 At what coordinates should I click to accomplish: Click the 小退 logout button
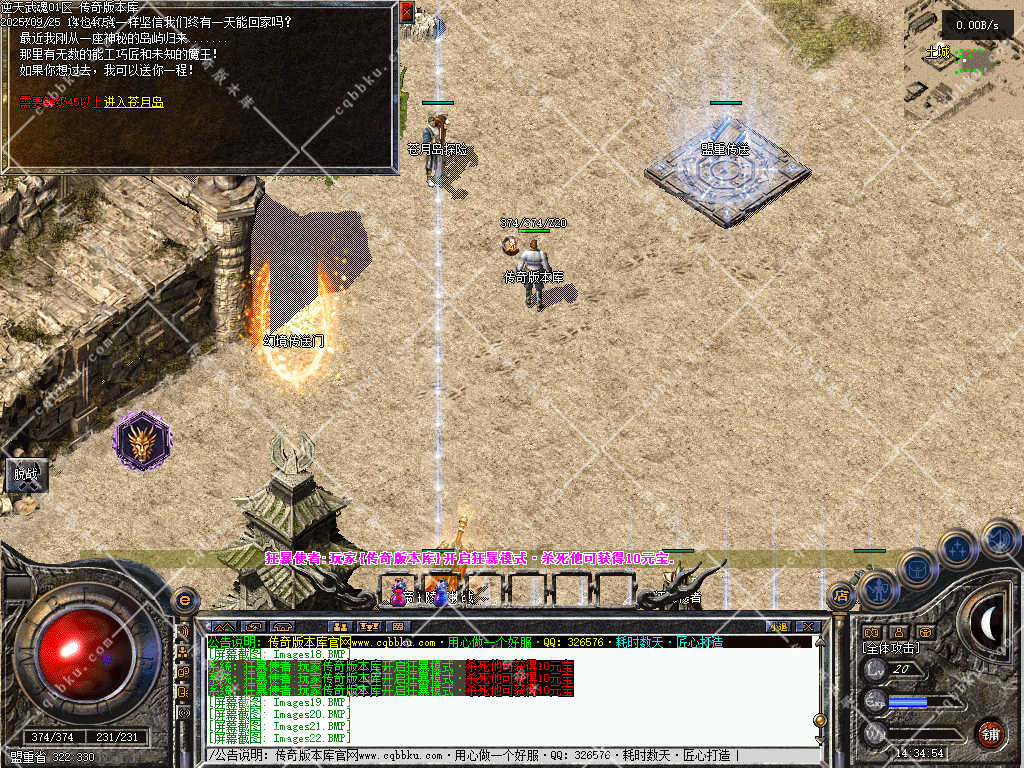[x=779, y=627]
